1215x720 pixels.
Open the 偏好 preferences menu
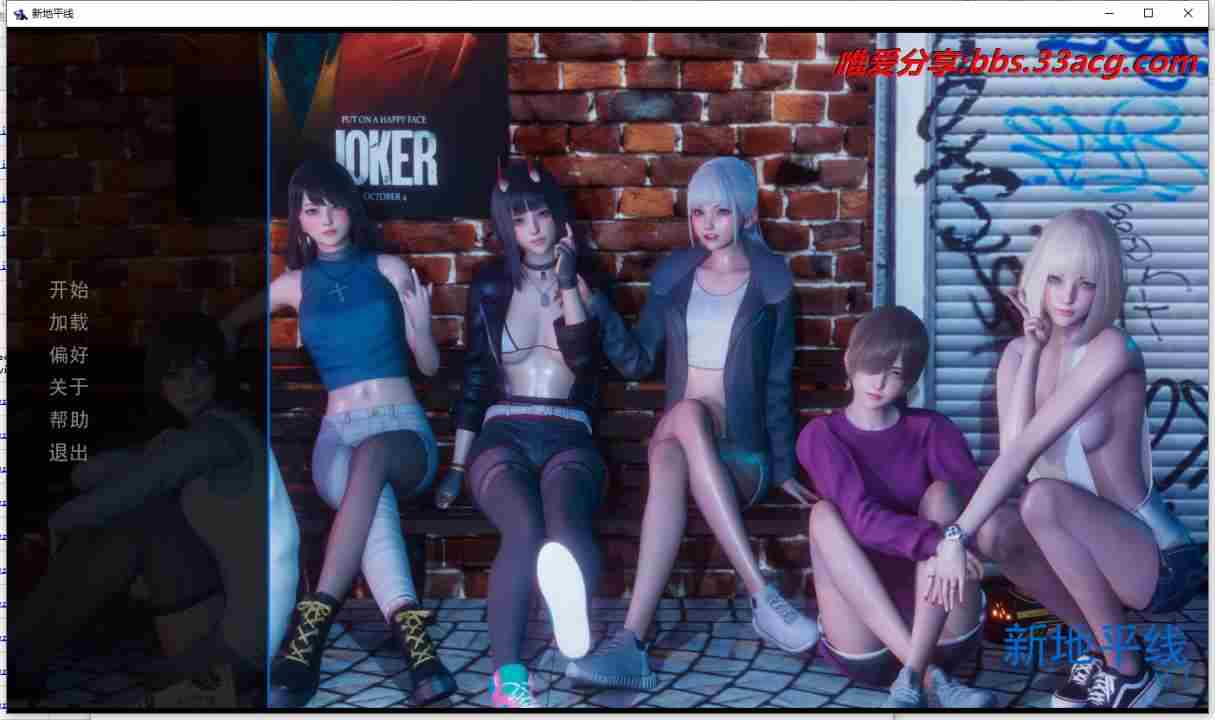[x=69, y=354]
